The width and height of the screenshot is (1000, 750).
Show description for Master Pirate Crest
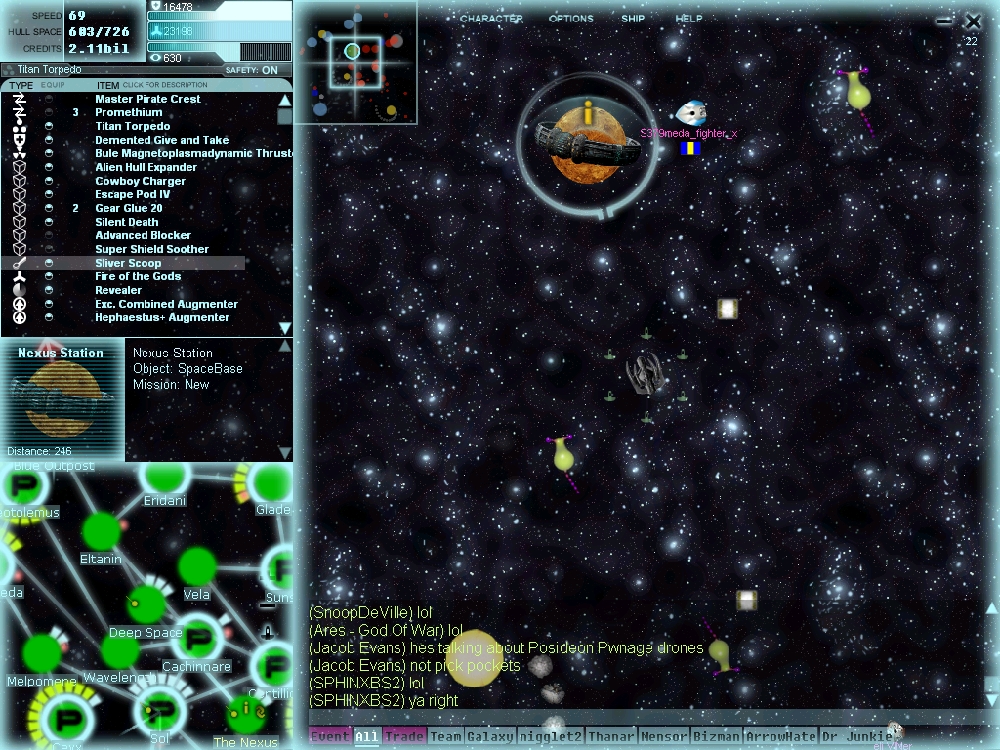coord(148,99)
